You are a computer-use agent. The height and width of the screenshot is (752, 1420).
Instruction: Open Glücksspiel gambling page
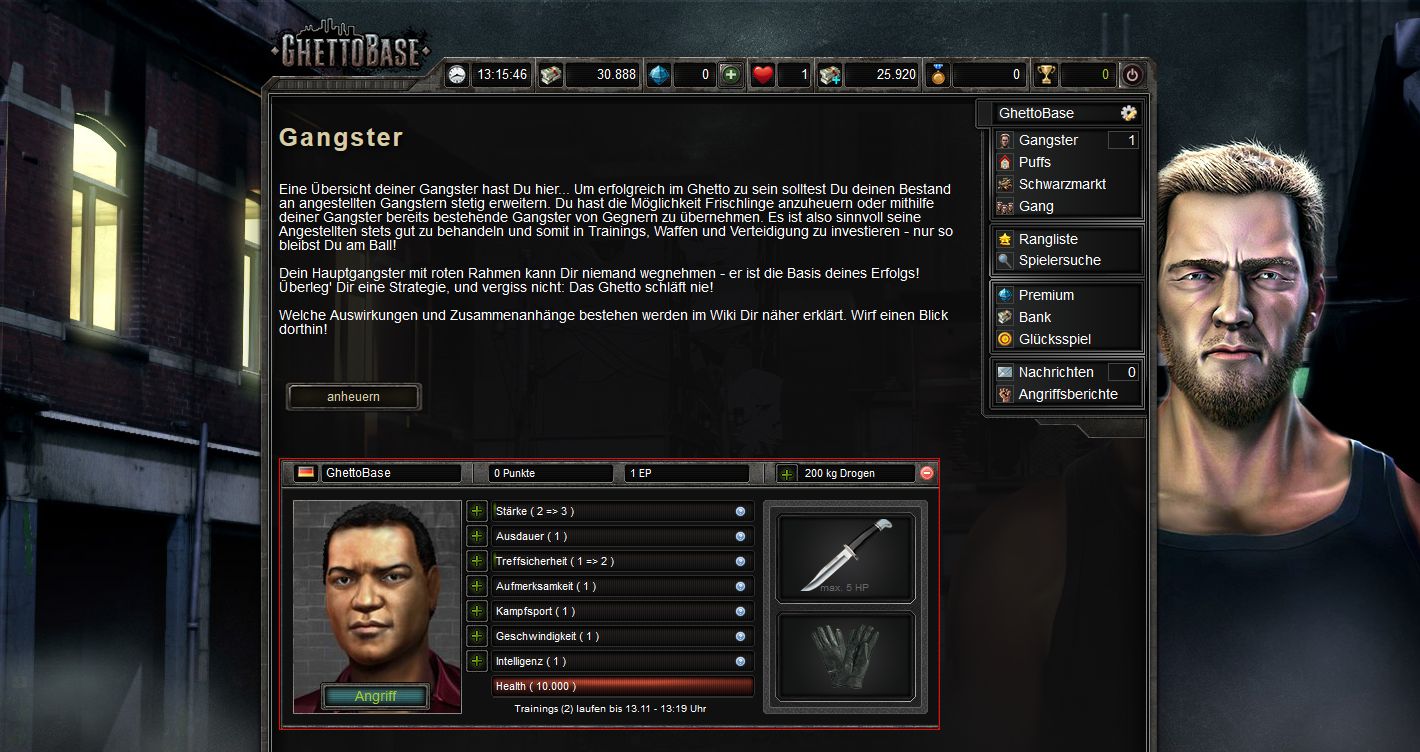pos(1054,340)
